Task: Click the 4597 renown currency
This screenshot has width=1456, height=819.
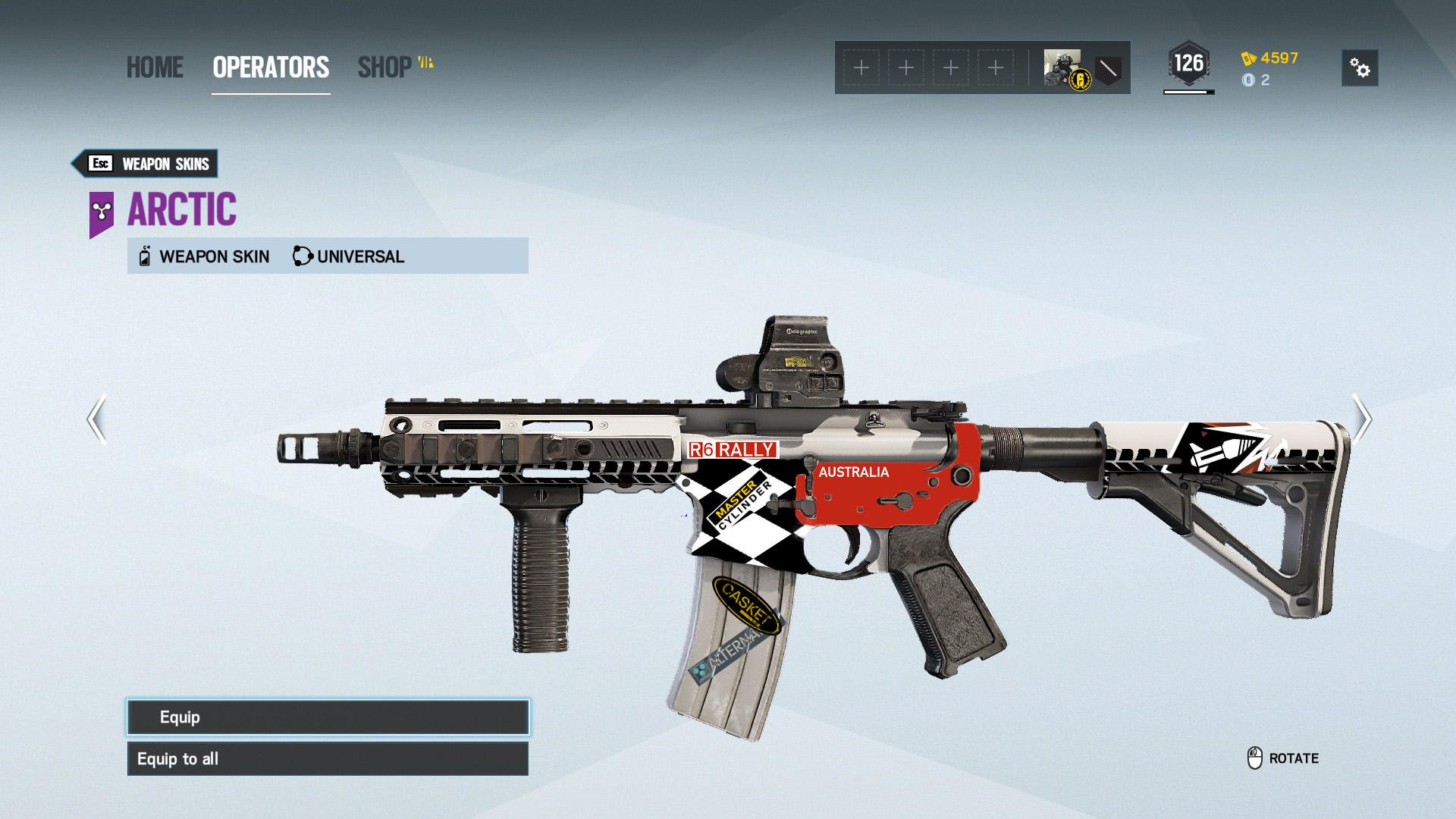Action: pos(1271,58)
